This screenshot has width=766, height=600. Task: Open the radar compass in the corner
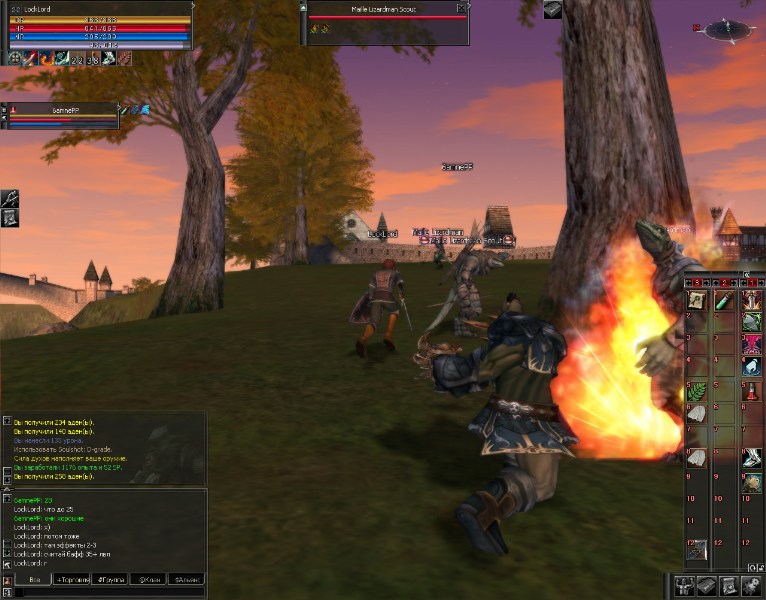click(x=727, y=30)
